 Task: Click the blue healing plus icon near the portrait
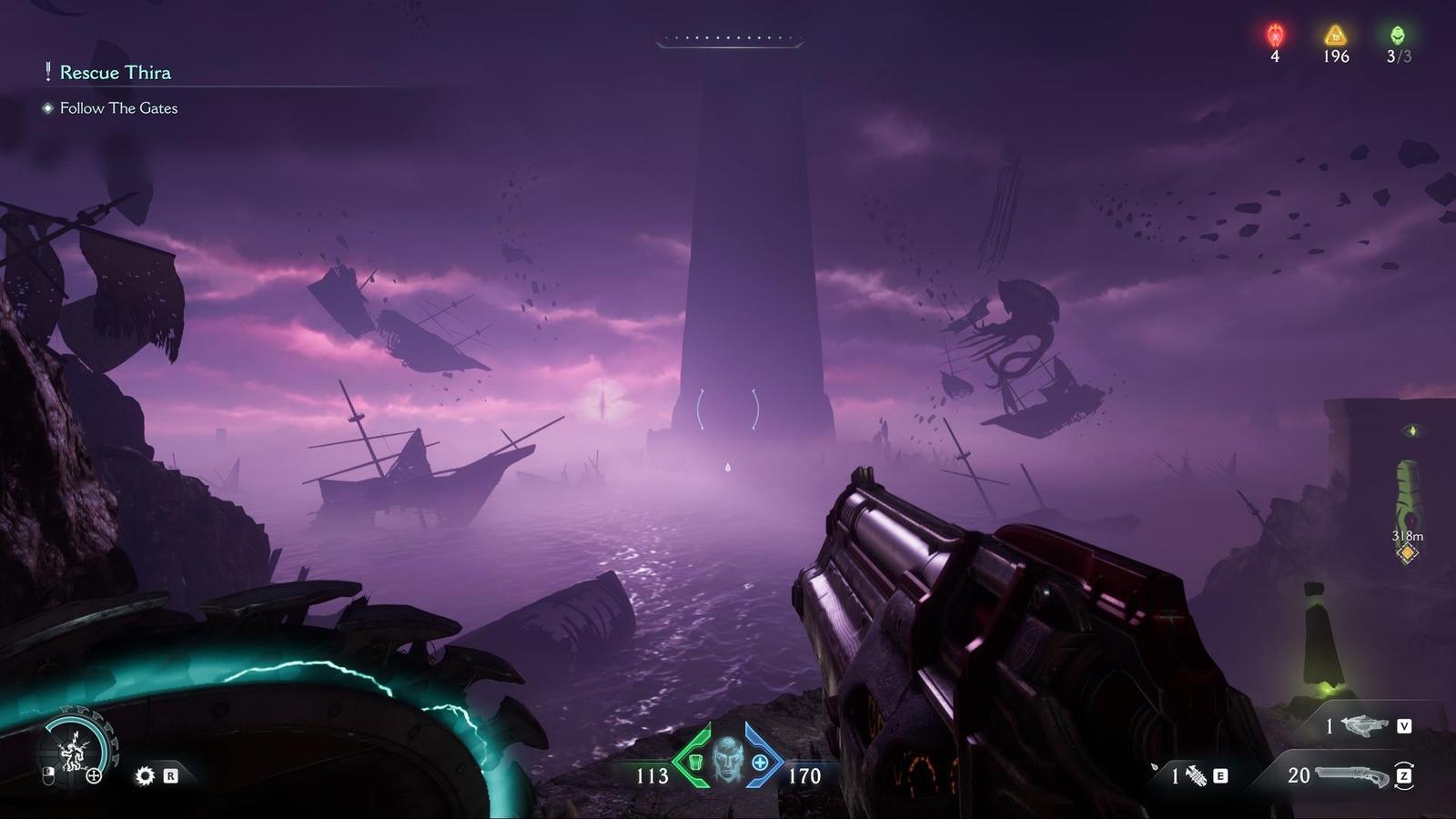(x=759, y=764)
